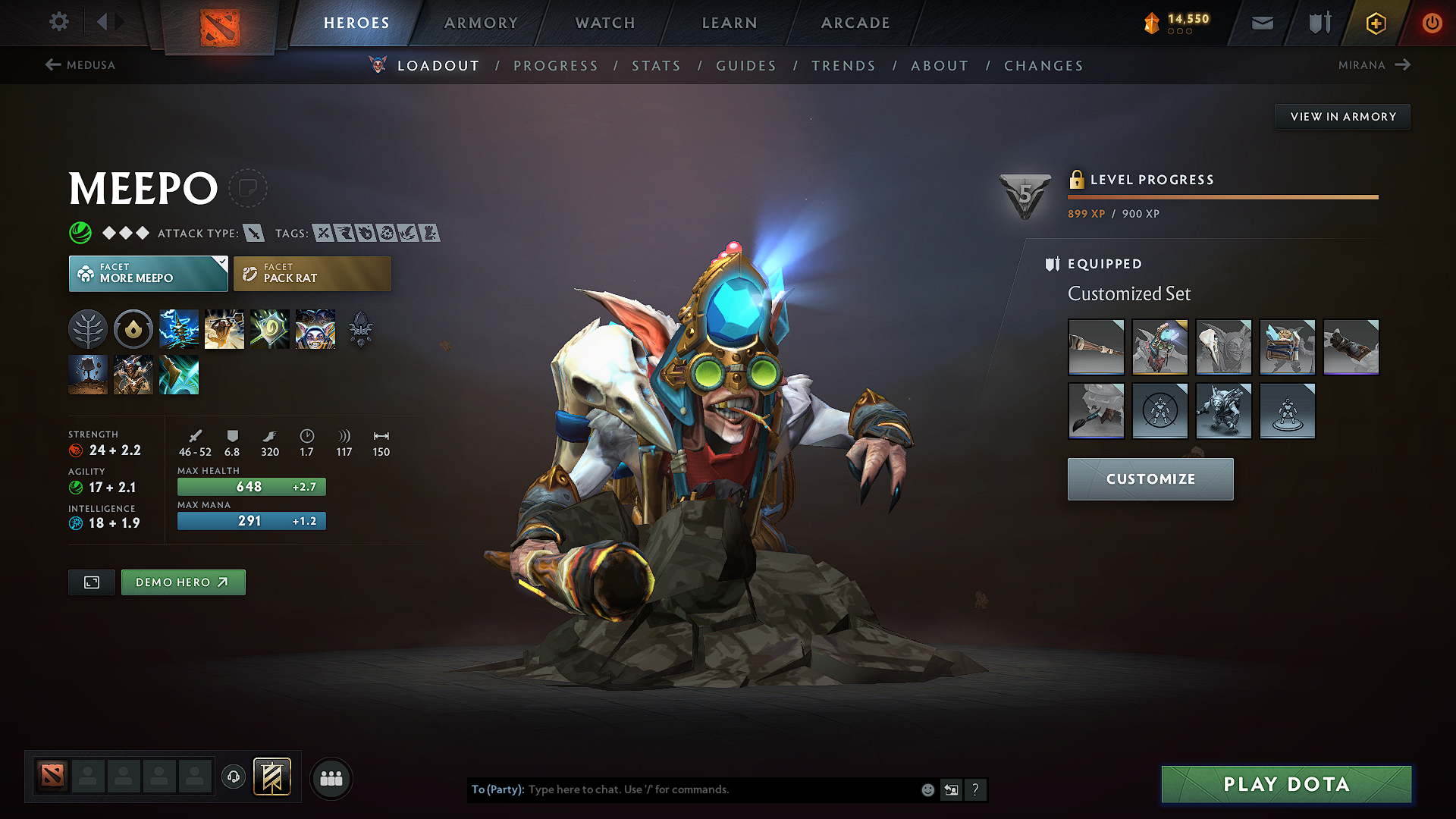1456x819 pixels.
Task: Click the voice chat headset icon
Action: coord(233,778)
